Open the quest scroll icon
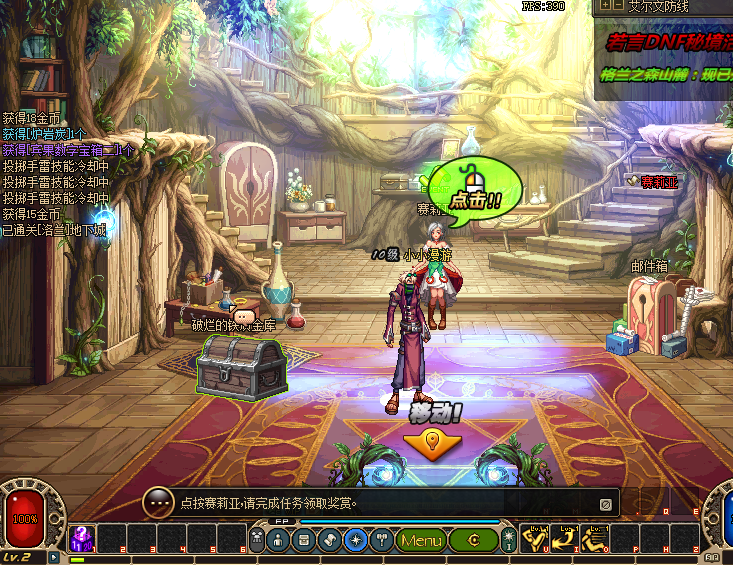 pos(330,541)
